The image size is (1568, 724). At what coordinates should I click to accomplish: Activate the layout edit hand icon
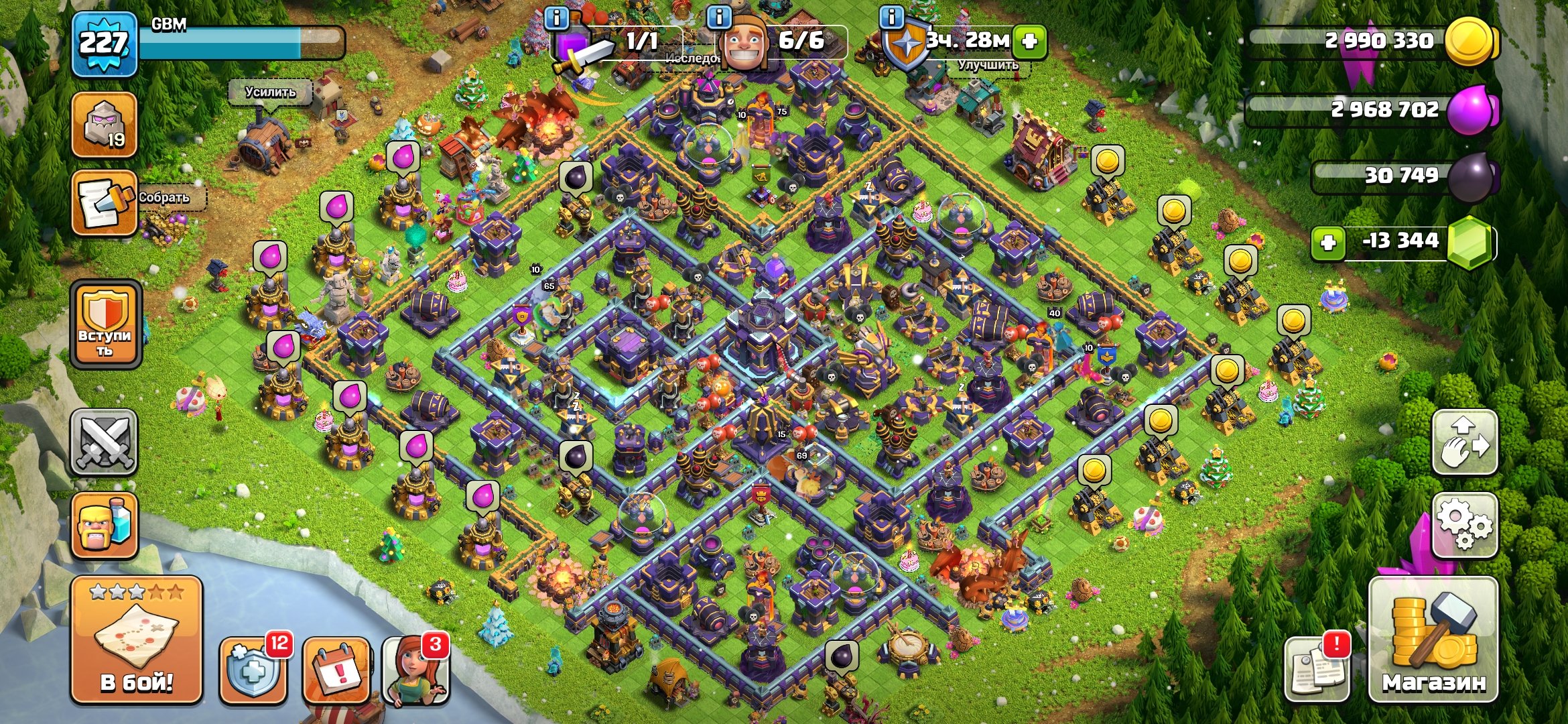coord(1464,442)
